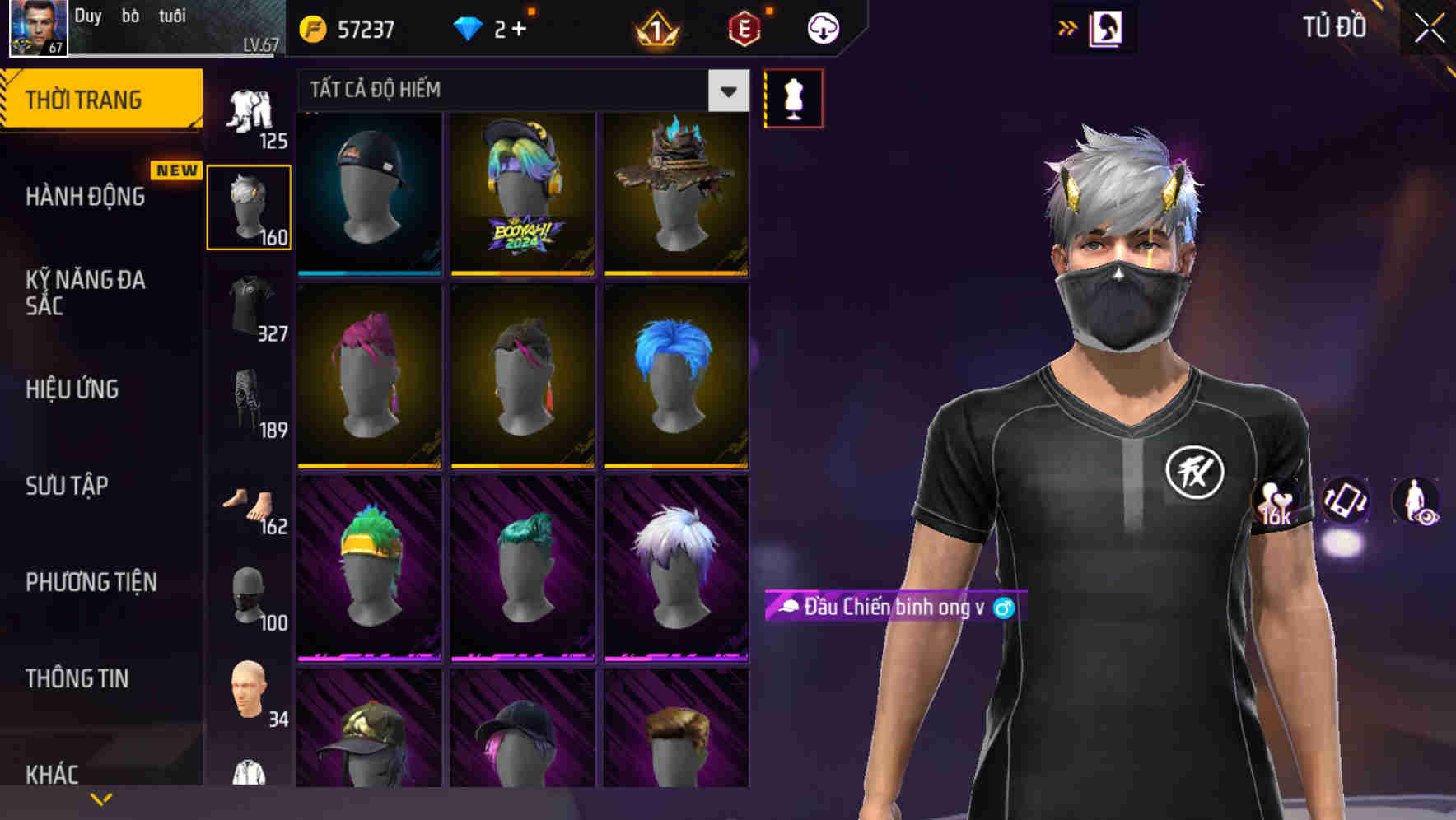Screen dimensions: 1456x820
Task: Select the hair category icon showing 160 items
Action: click(249, 204)
